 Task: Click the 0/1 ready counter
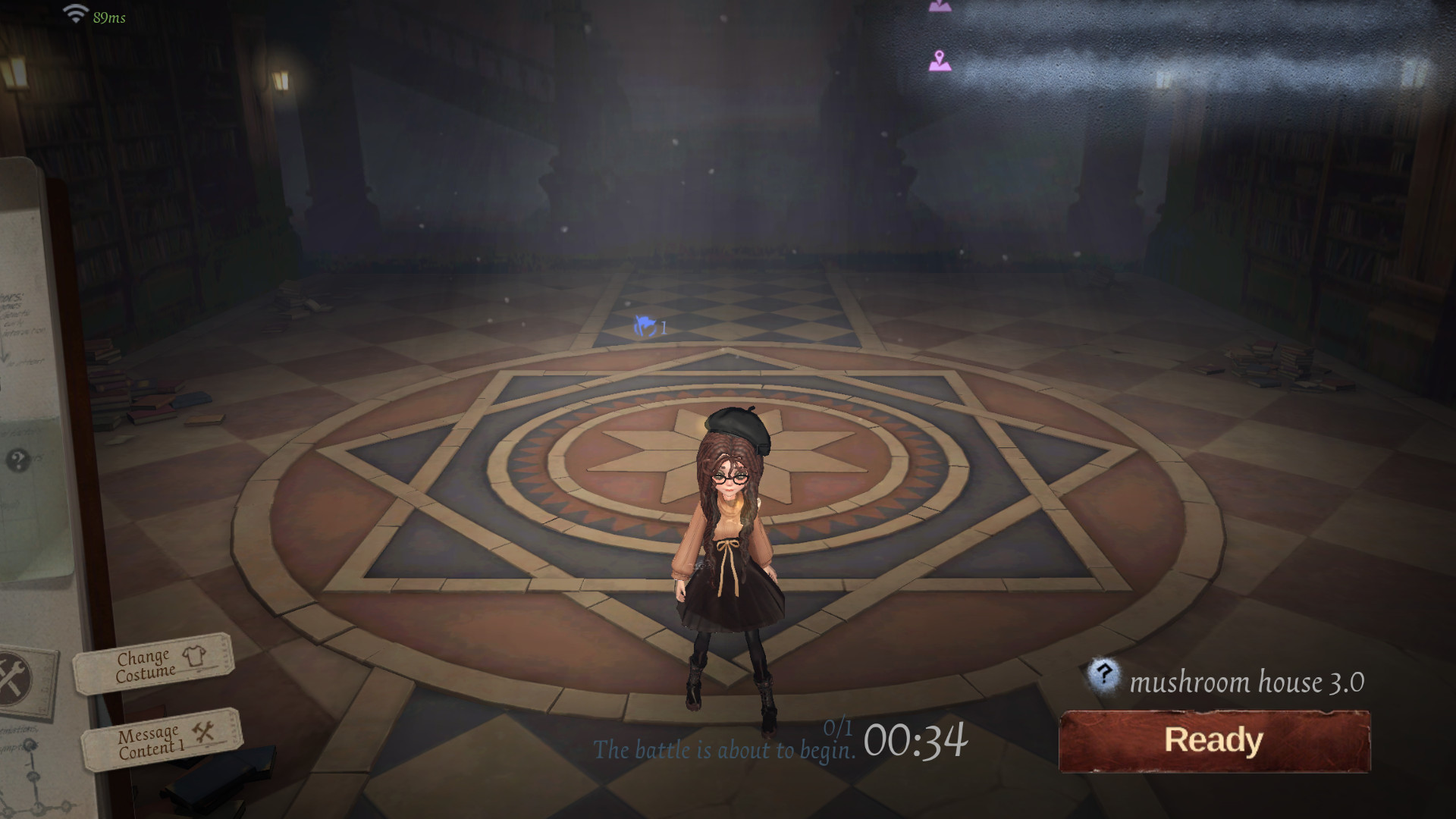[837, 728]
